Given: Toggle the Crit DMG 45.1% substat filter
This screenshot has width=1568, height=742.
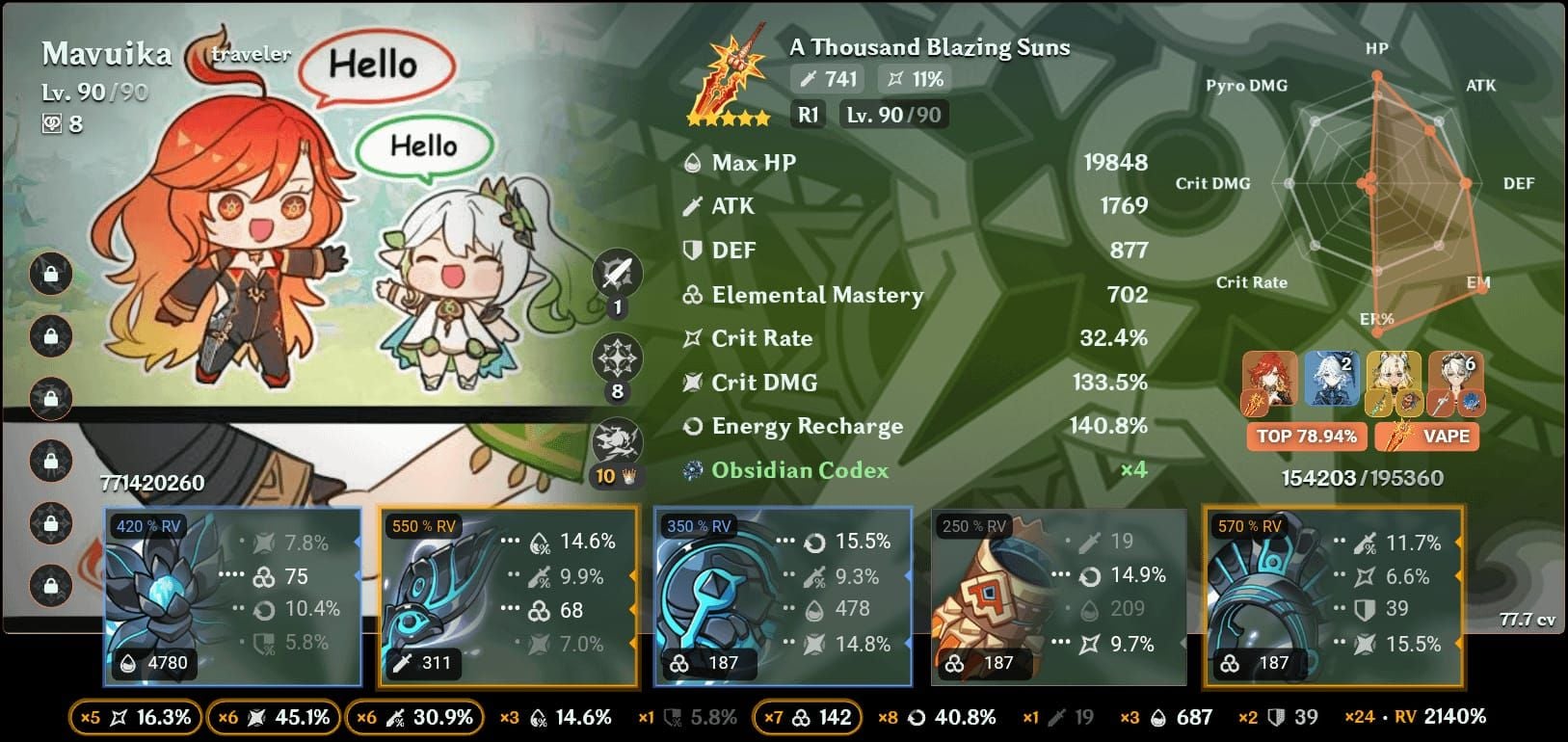Looking at the screenshot, I should pyautogui.click(x=274, y=718).
